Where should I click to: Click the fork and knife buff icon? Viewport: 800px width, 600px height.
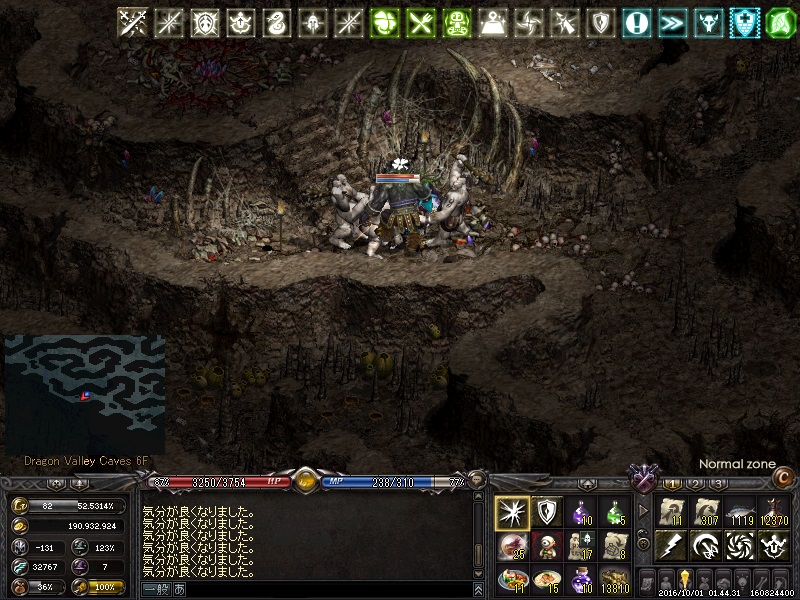click(420, 22)
